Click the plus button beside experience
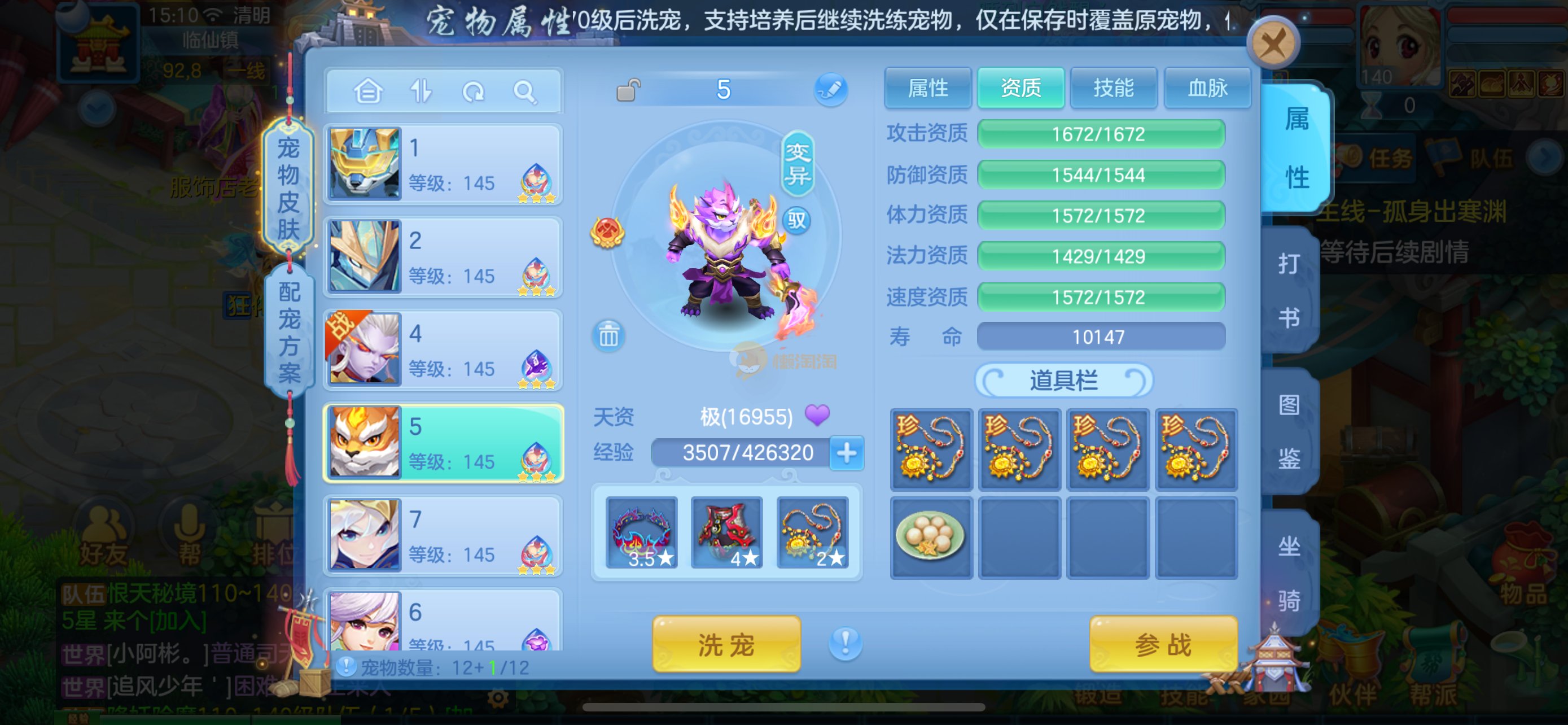The width and height of the screenshot is (1568, 725). pyautogui.click(x=847, y=453)
